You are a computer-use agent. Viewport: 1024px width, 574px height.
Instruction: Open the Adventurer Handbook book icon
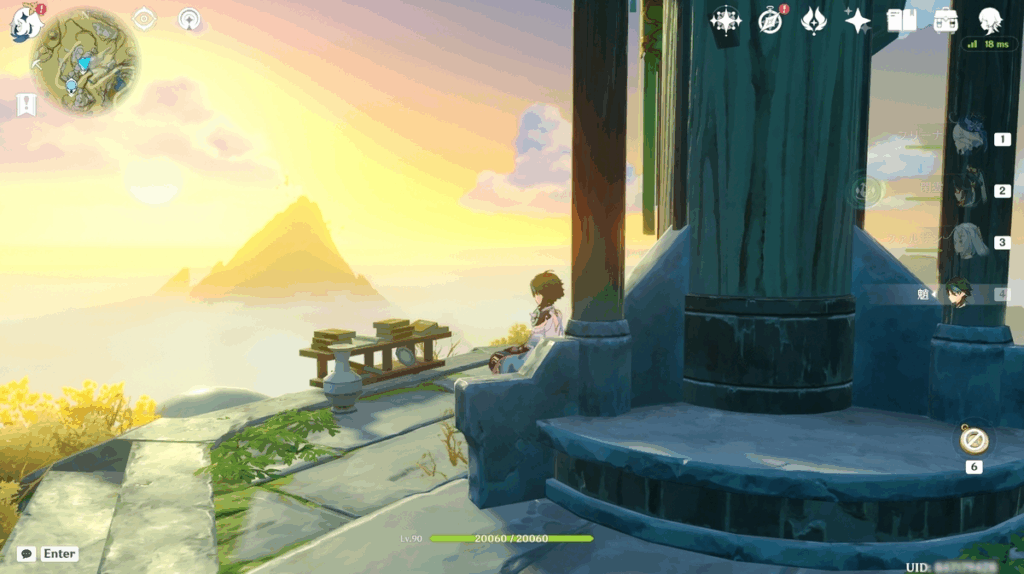[x=901, y=20]
